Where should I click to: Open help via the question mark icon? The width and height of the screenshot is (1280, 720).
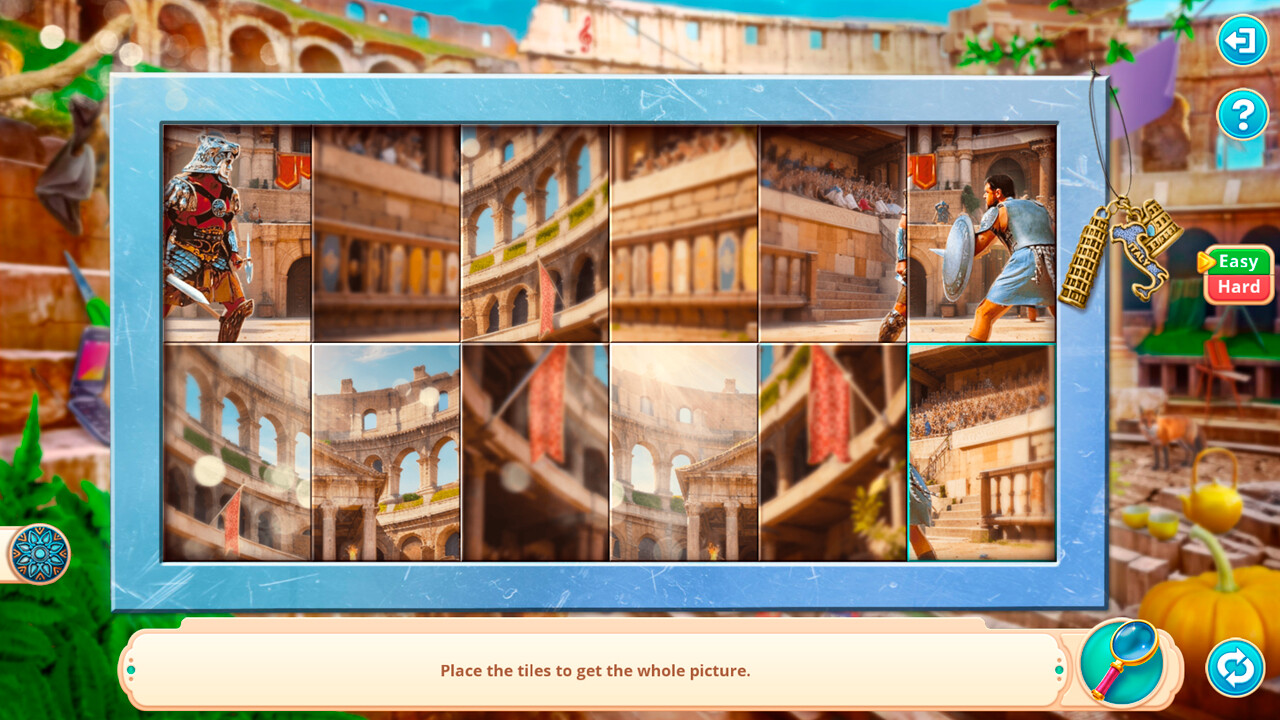coord(1243,113)
